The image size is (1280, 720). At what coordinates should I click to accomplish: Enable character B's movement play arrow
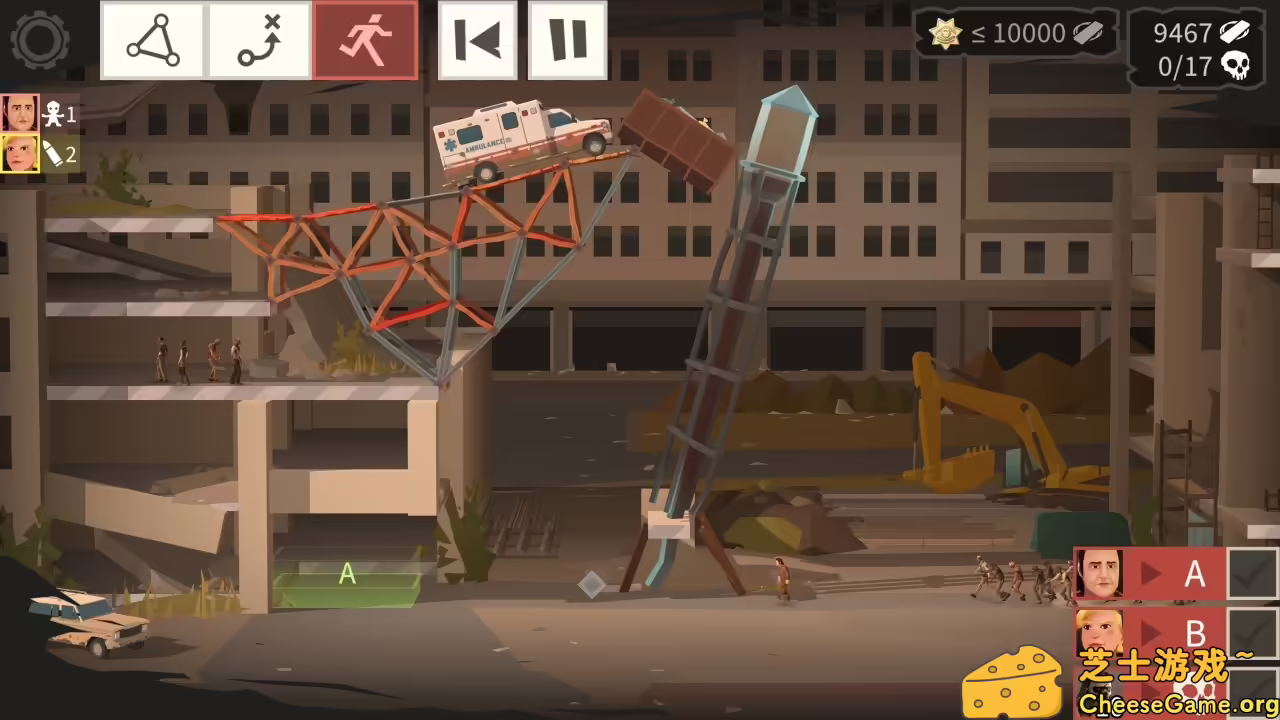[1149, 633]
